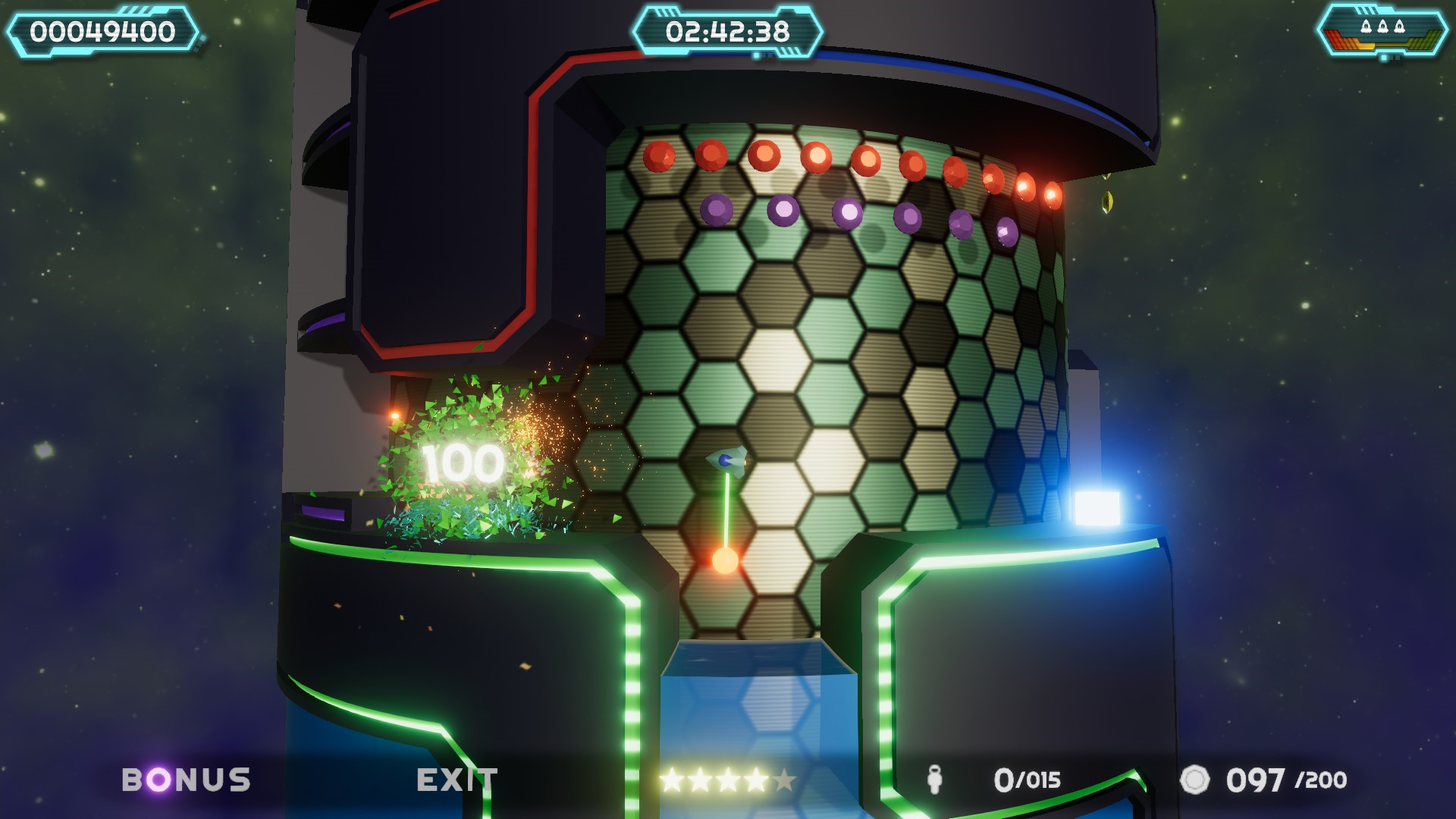This screenshot has height=819, width=1456.
Task: Select the ship launcher on the hex tower
Action: coord(727,460)
